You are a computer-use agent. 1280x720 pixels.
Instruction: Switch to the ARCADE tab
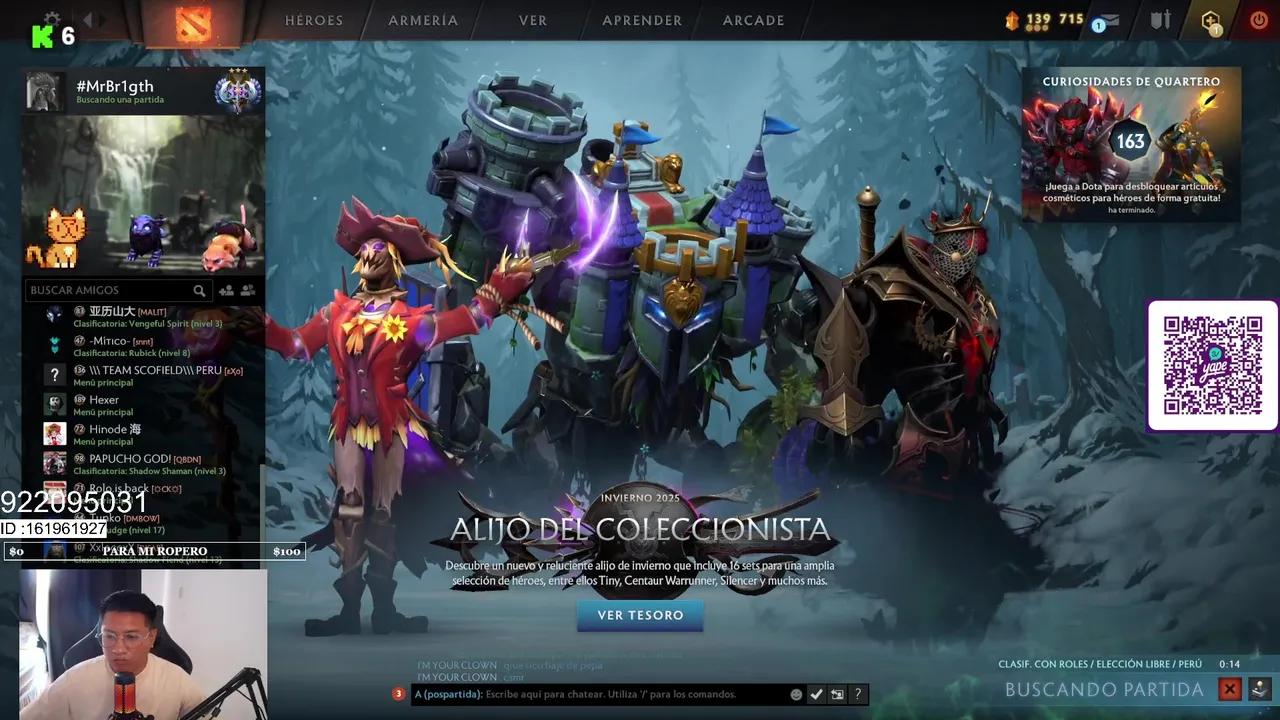click(x=753, y=20)
